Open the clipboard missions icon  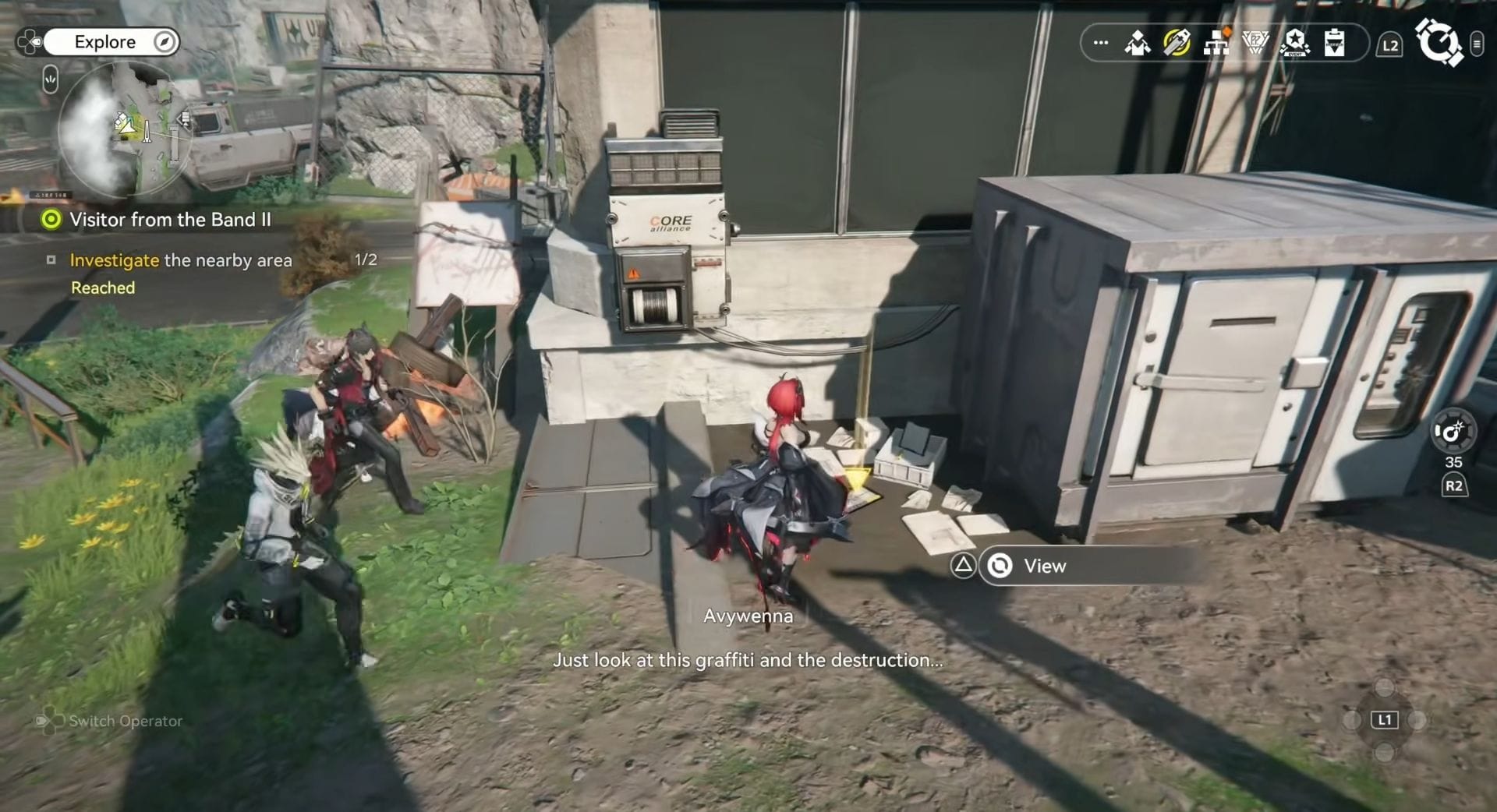[1334, 43]
